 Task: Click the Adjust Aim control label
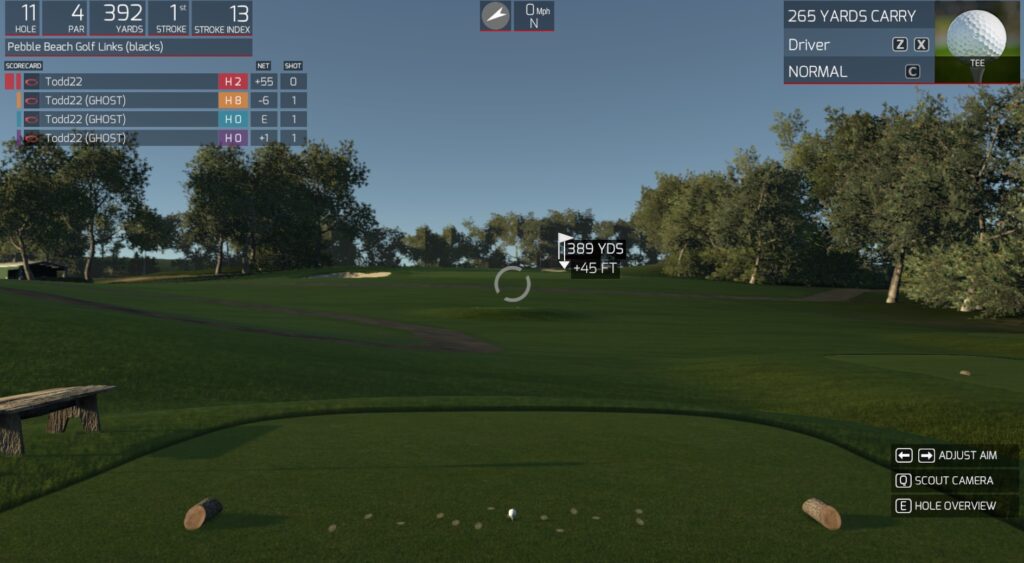pyautogui.click(x=967, y=455)
